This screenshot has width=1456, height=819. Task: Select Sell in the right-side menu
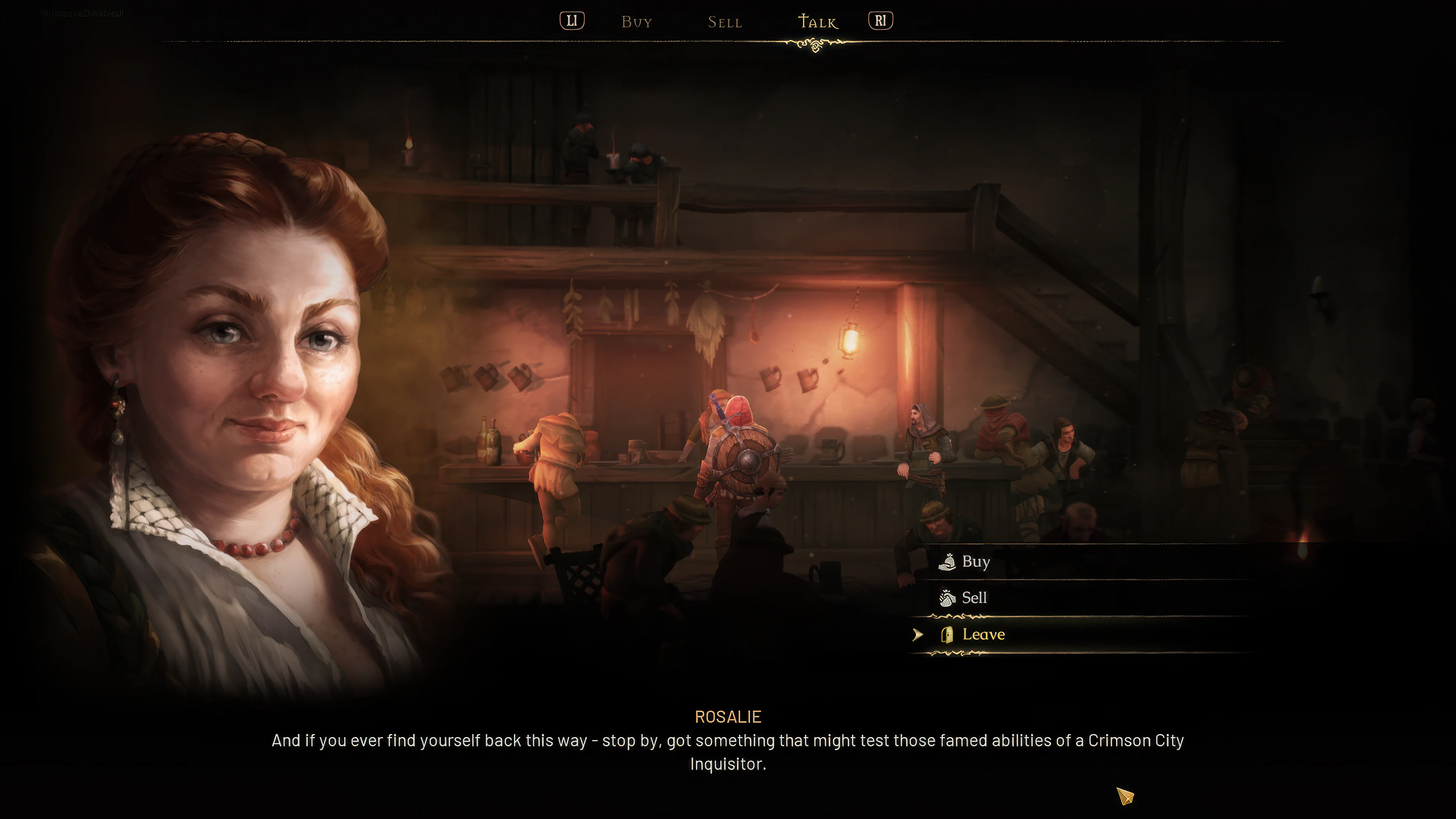coord(974,598)
